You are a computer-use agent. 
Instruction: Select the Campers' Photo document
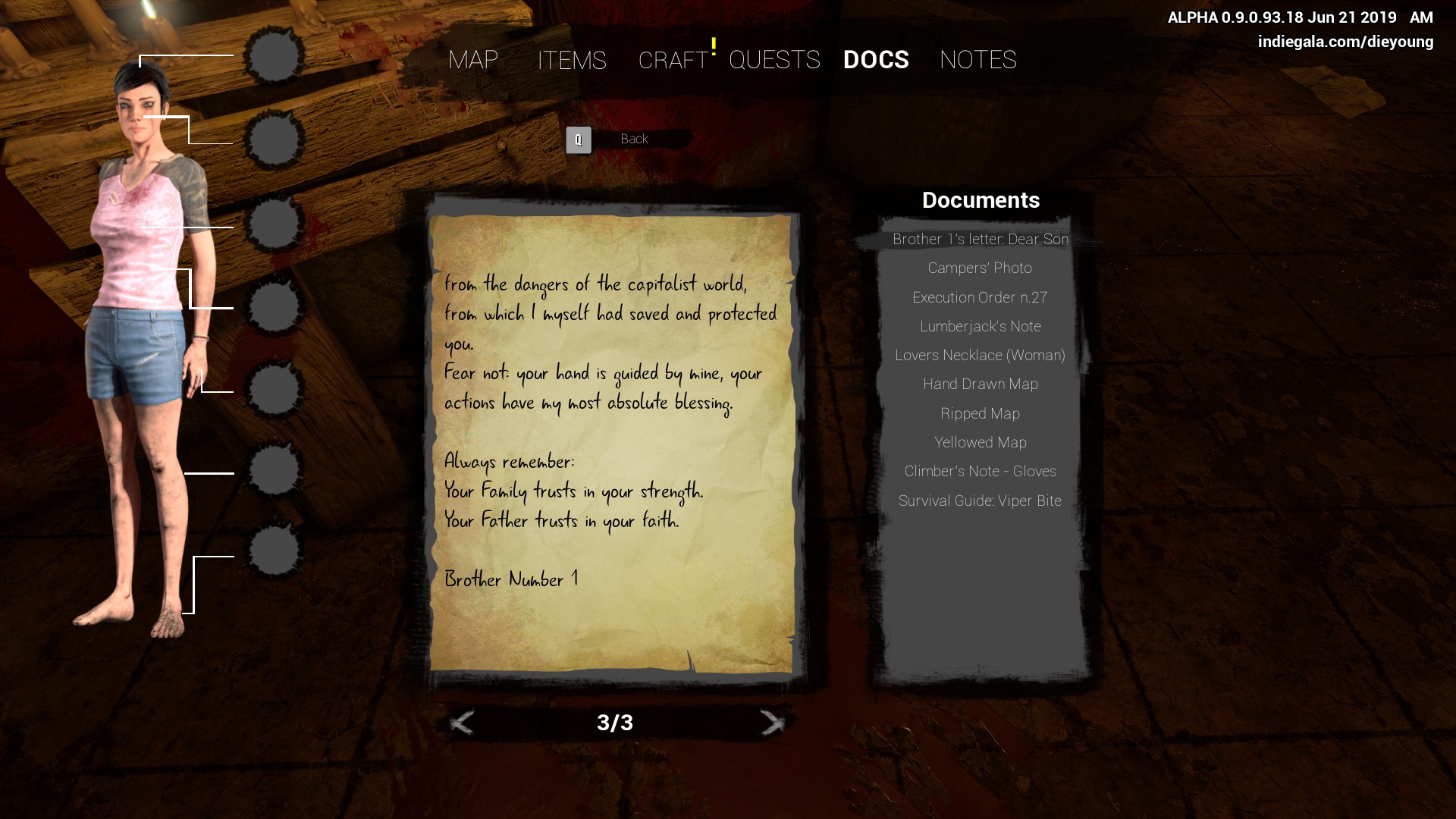click(x=980, y=268)
